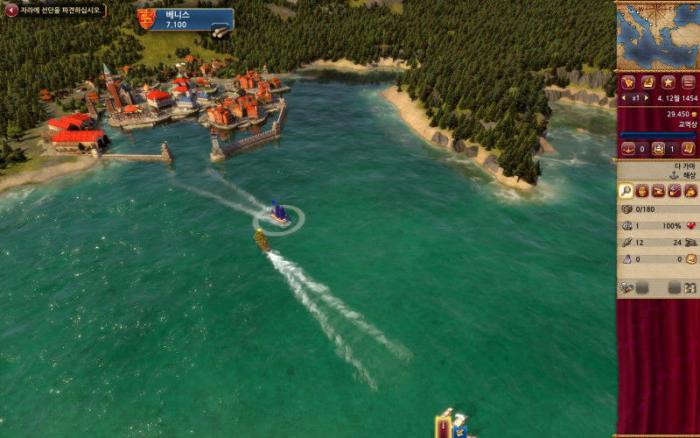Select the barrel cargo tab

pos(642,190)
